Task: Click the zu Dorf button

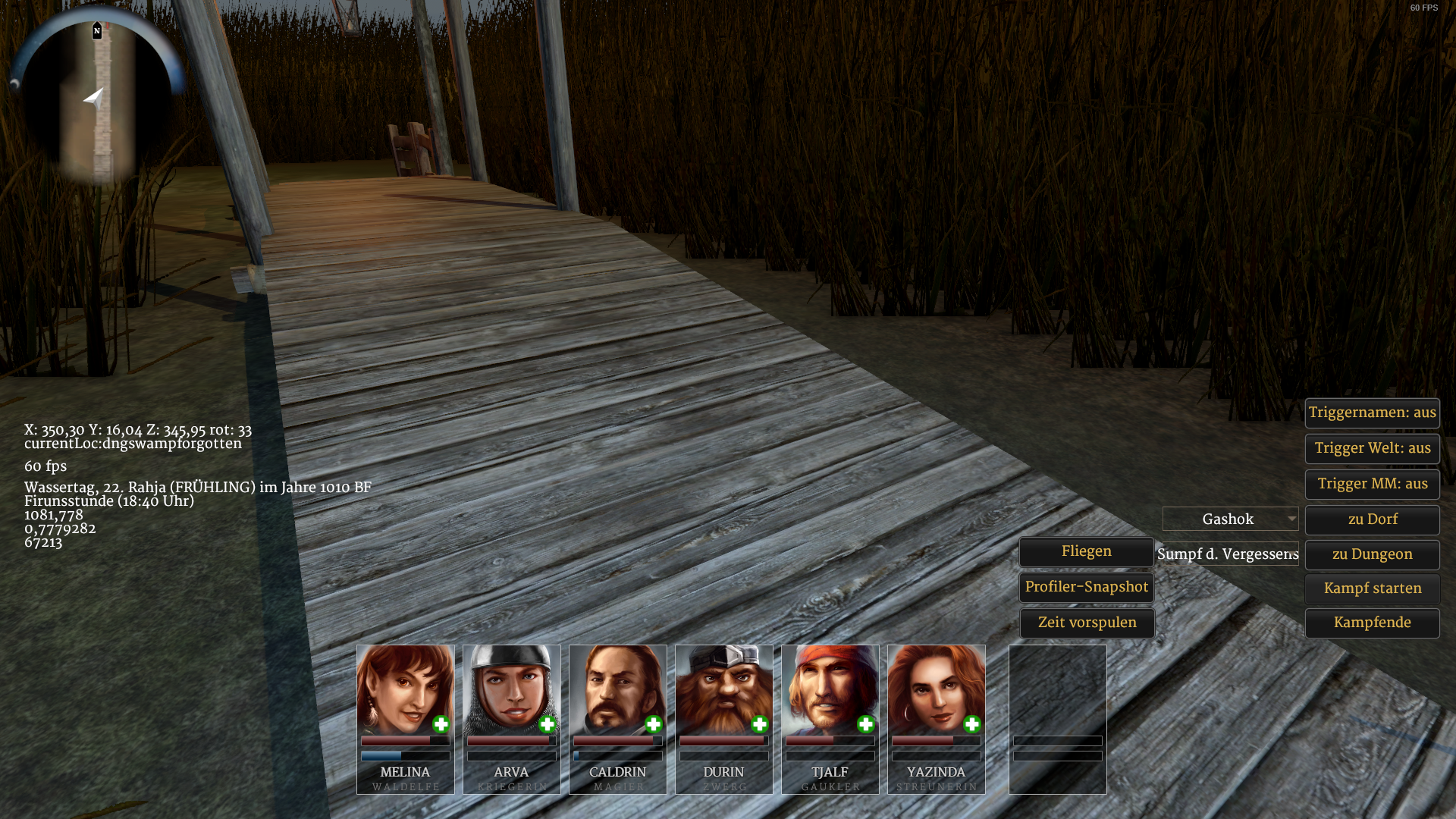Action: click(1372, 519)
